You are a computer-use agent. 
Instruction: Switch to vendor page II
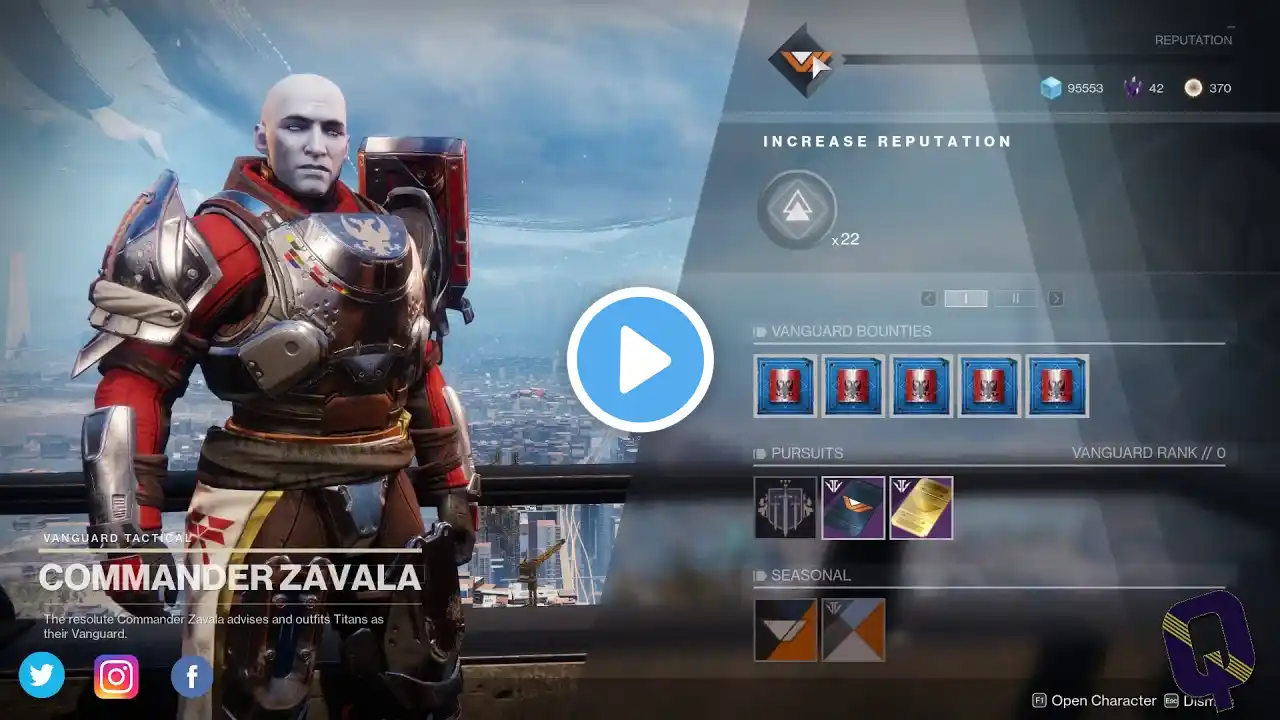click(x=1015, y=298)
